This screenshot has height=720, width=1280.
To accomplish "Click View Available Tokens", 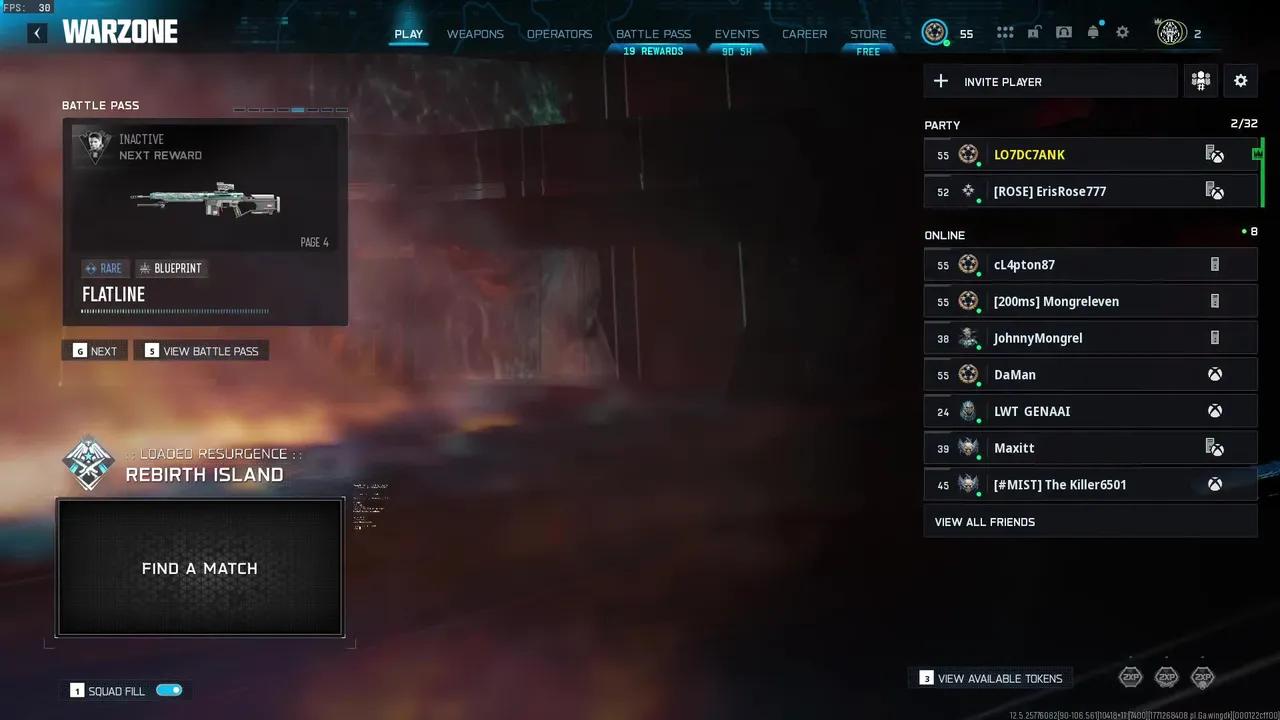I will pyautogui.click(x=990, y=677).
